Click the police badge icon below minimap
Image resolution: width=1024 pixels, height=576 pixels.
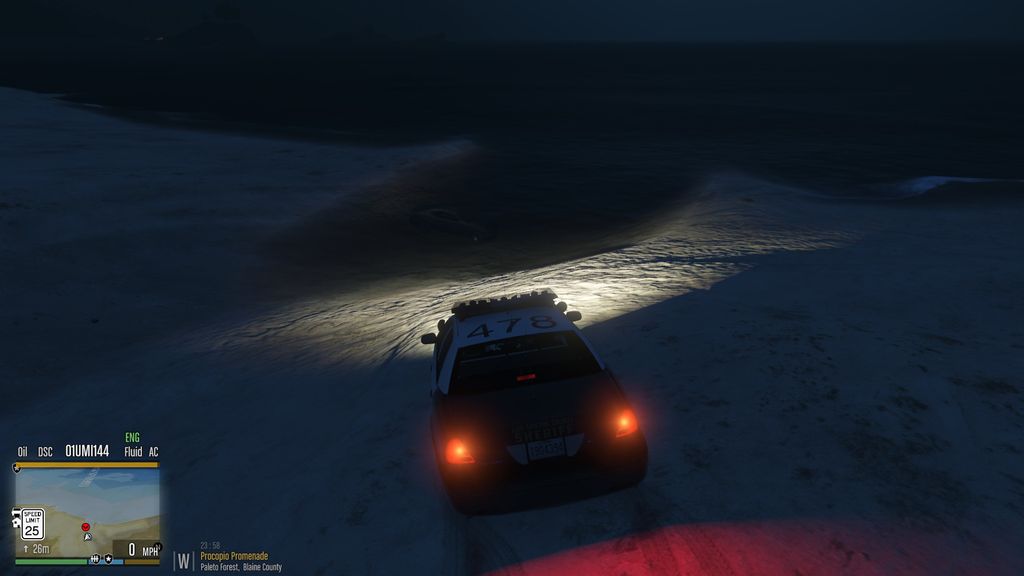pos(107,559)
